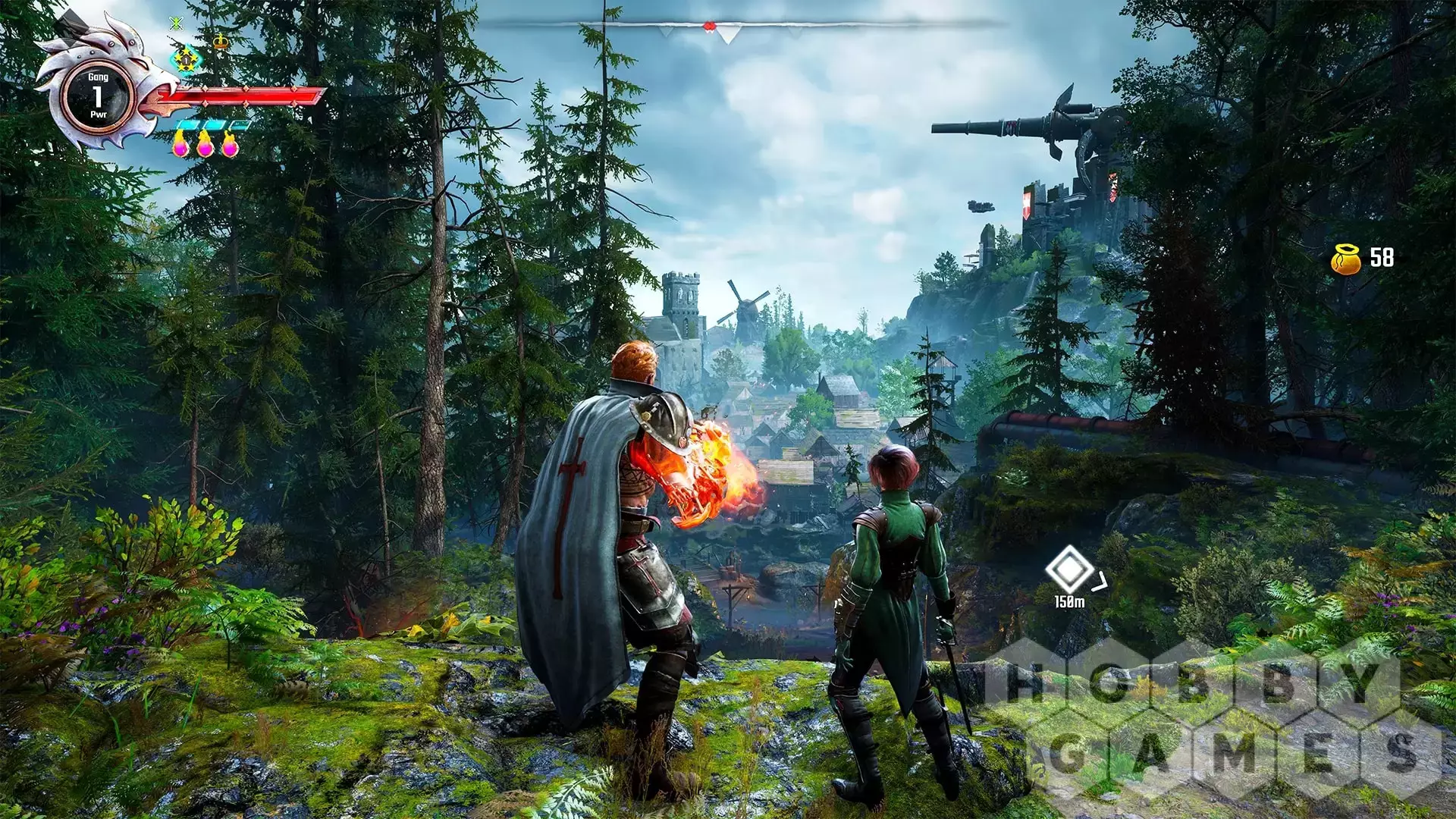This screenshot has width=1456, height=819.
Task: Select the gold crown status icon
Action: 221,41
